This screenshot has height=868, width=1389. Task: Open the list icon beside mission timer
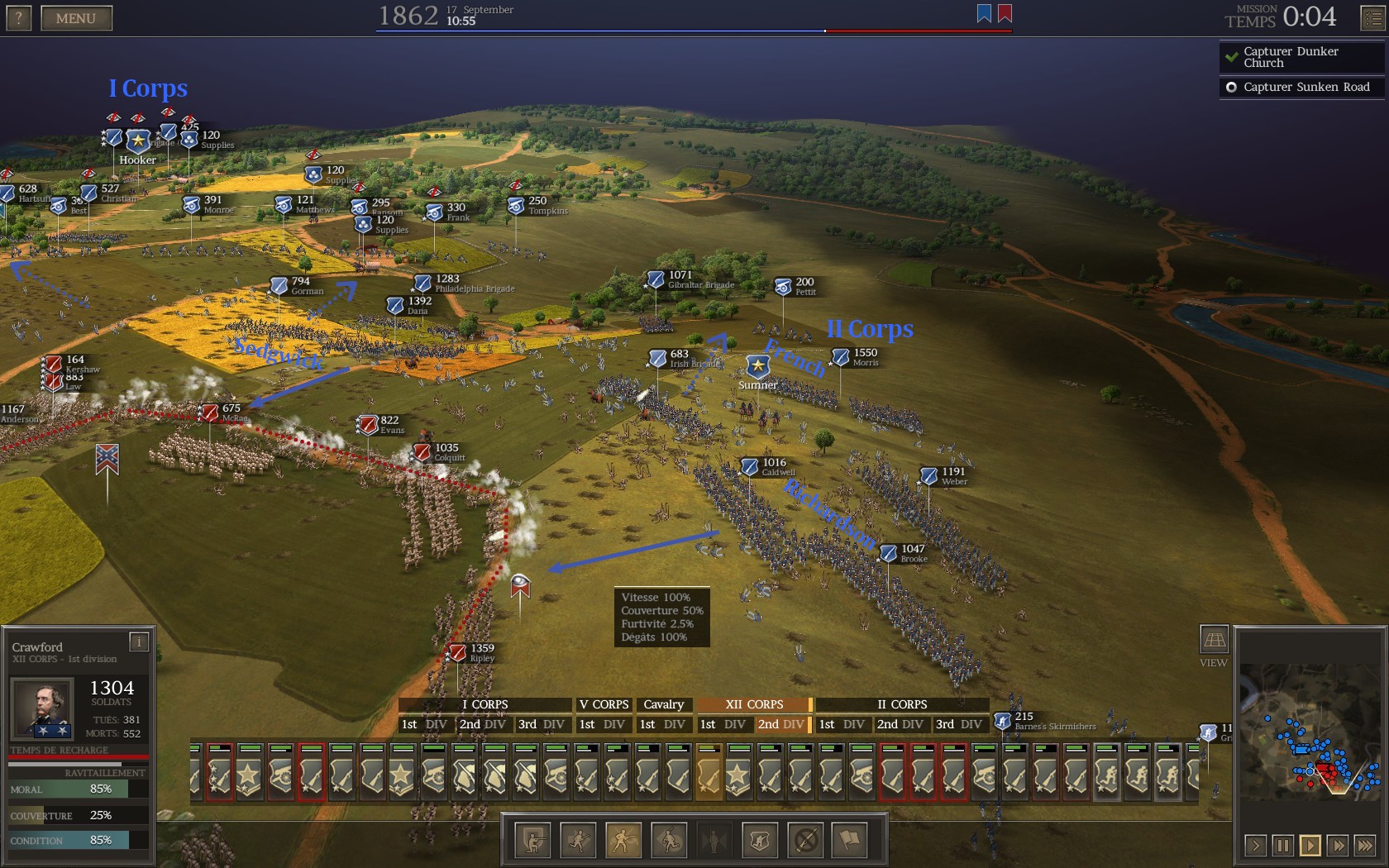[x=1372, y=18]
